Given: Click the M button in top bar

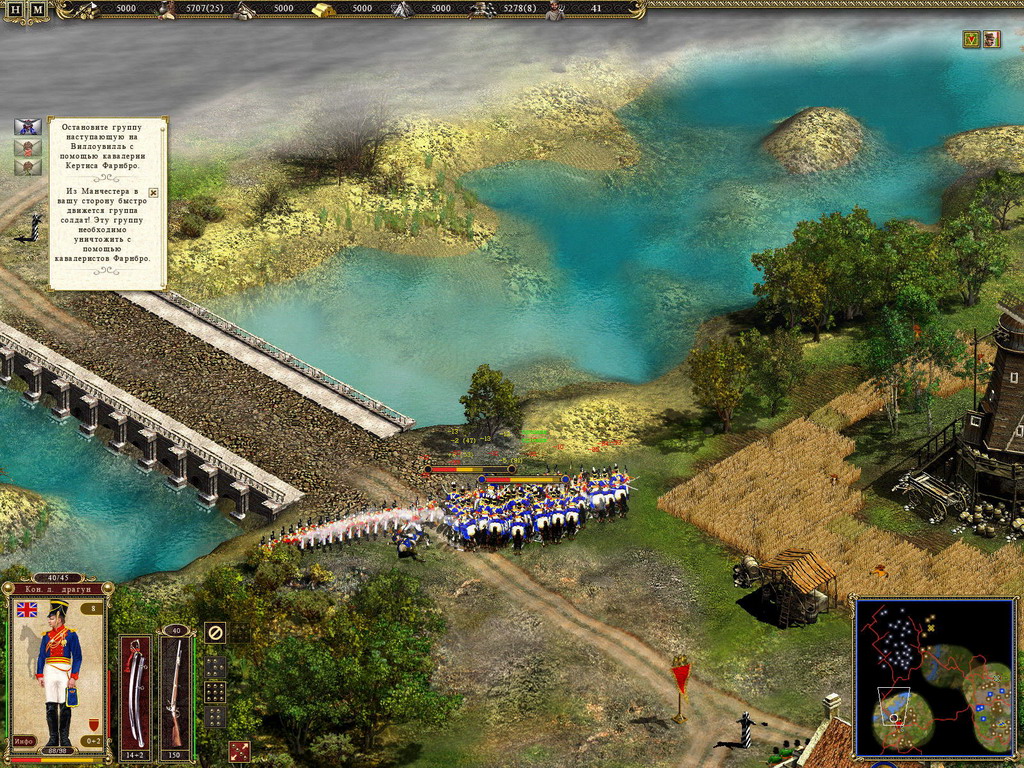Looking at the screenshot, I should tap(37, 10).
